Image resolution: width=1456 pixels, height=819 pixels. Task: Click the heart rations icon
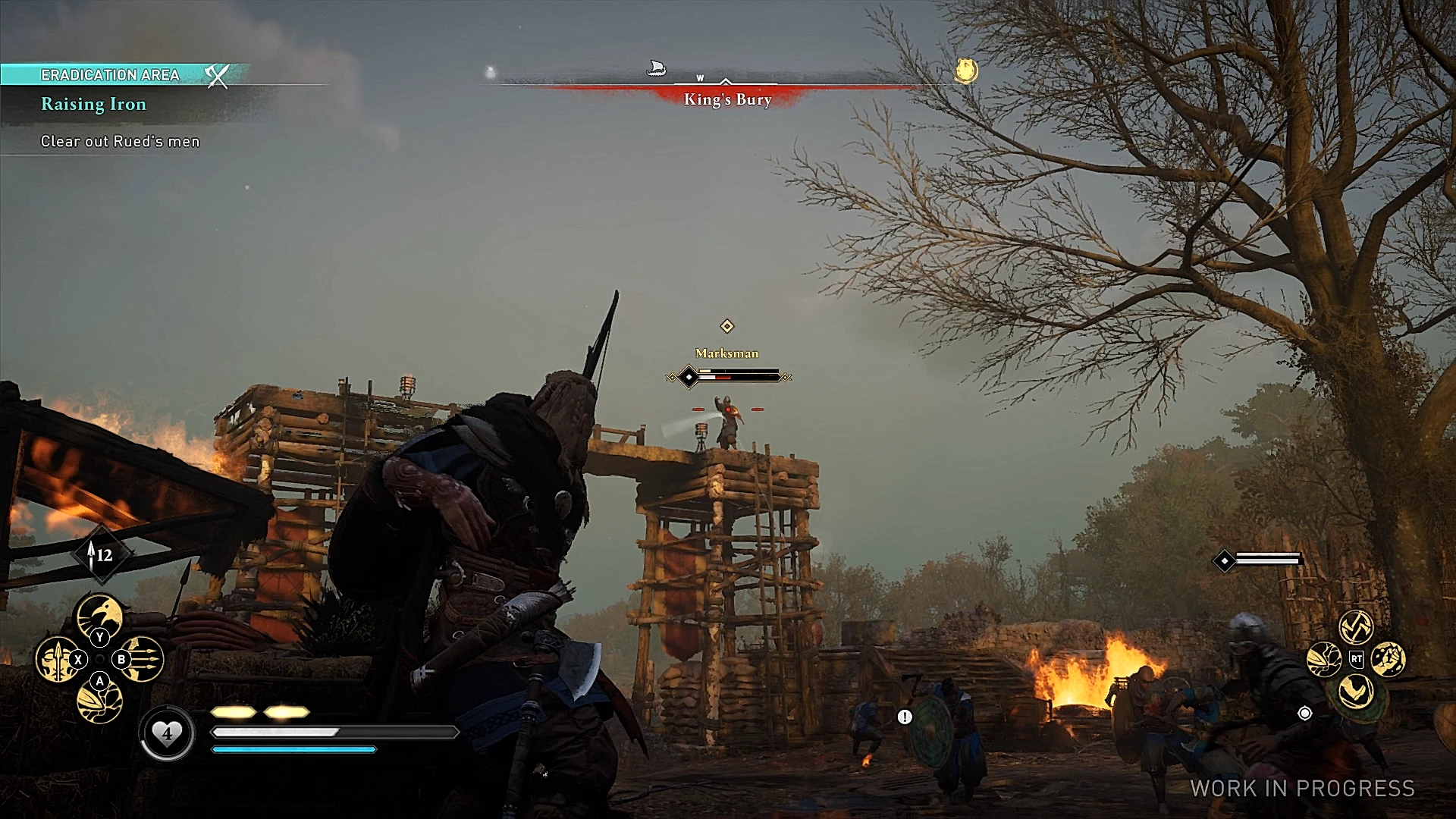167,733
